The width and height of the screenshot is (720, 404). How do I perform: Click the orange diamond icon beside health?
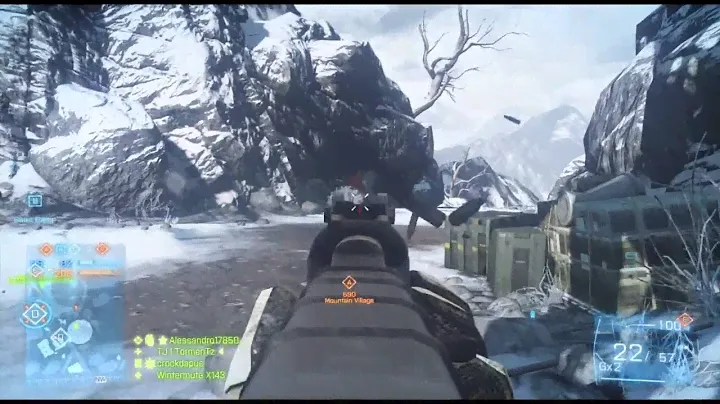684,320
